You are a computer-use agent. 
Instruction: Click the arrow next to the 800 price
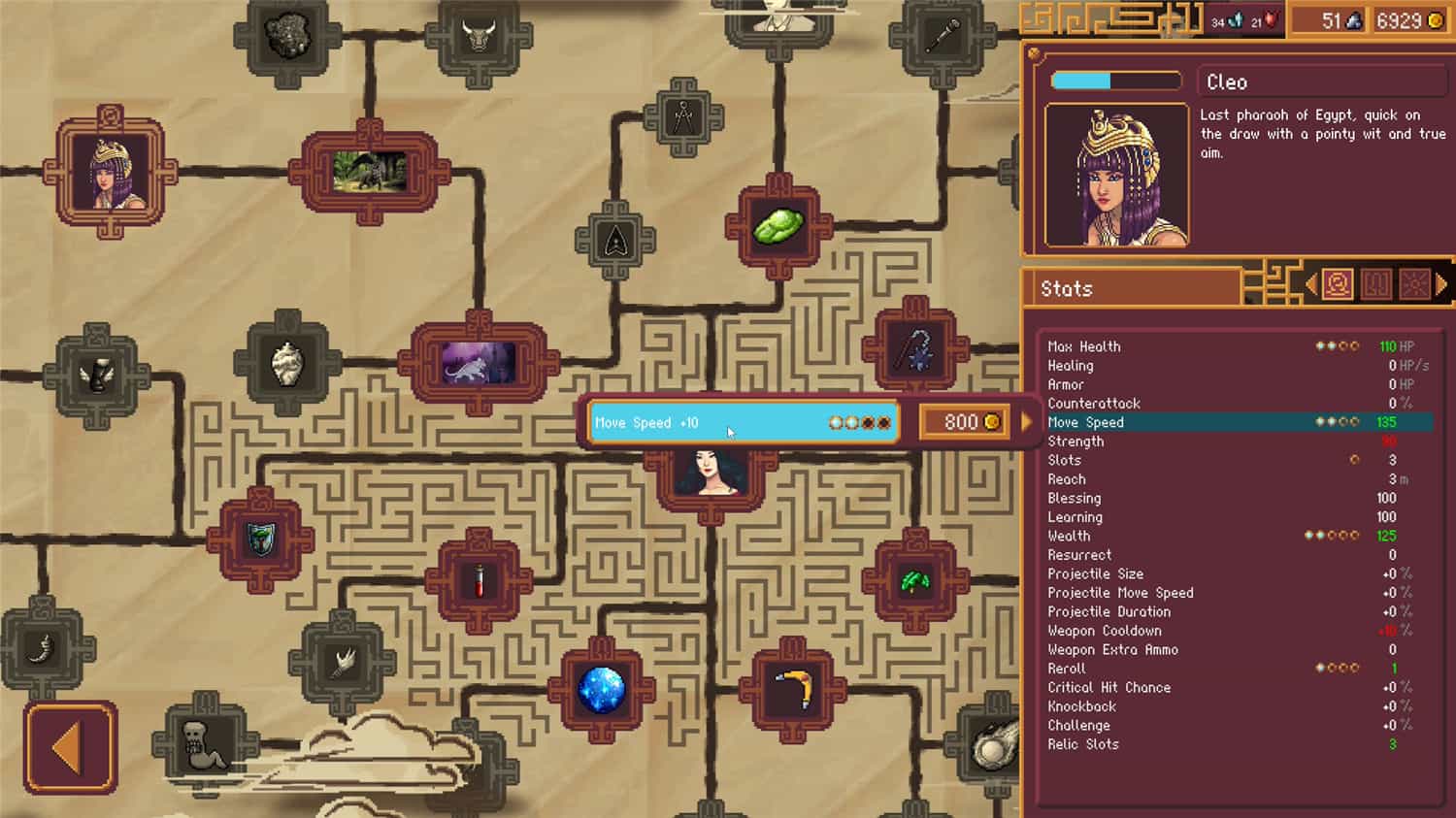pyautogui.click(x=1026, y=421)
